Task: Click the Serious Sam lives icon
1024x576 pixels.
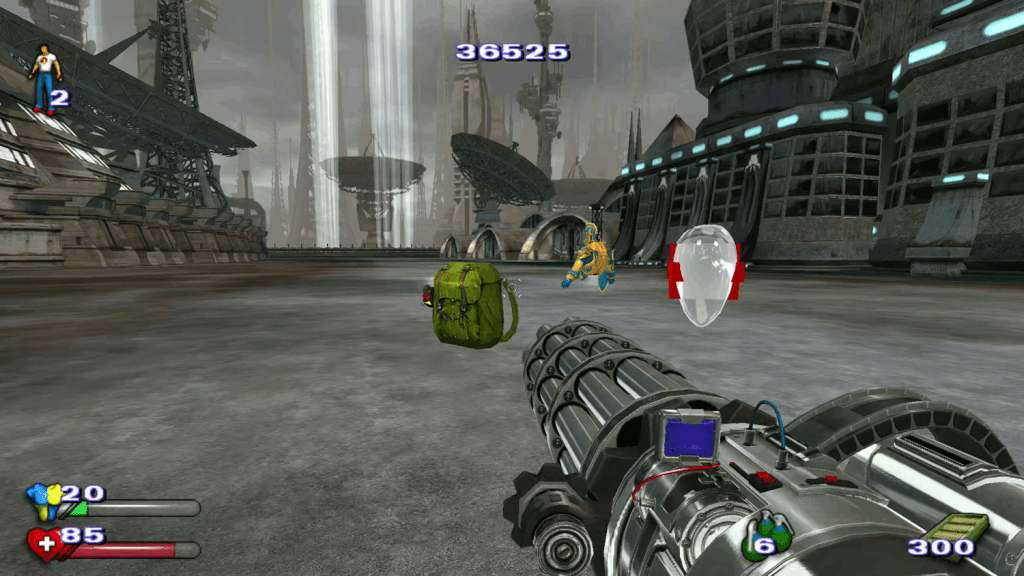Action: click(44, 76)
